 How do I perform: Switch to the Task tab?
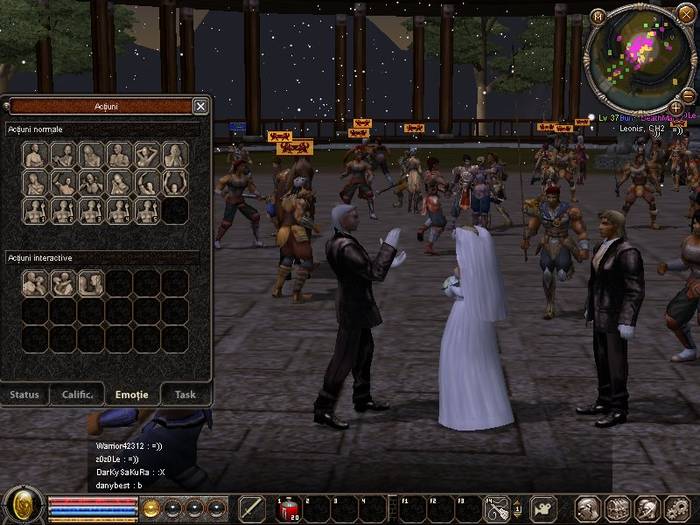click(185, 394)
